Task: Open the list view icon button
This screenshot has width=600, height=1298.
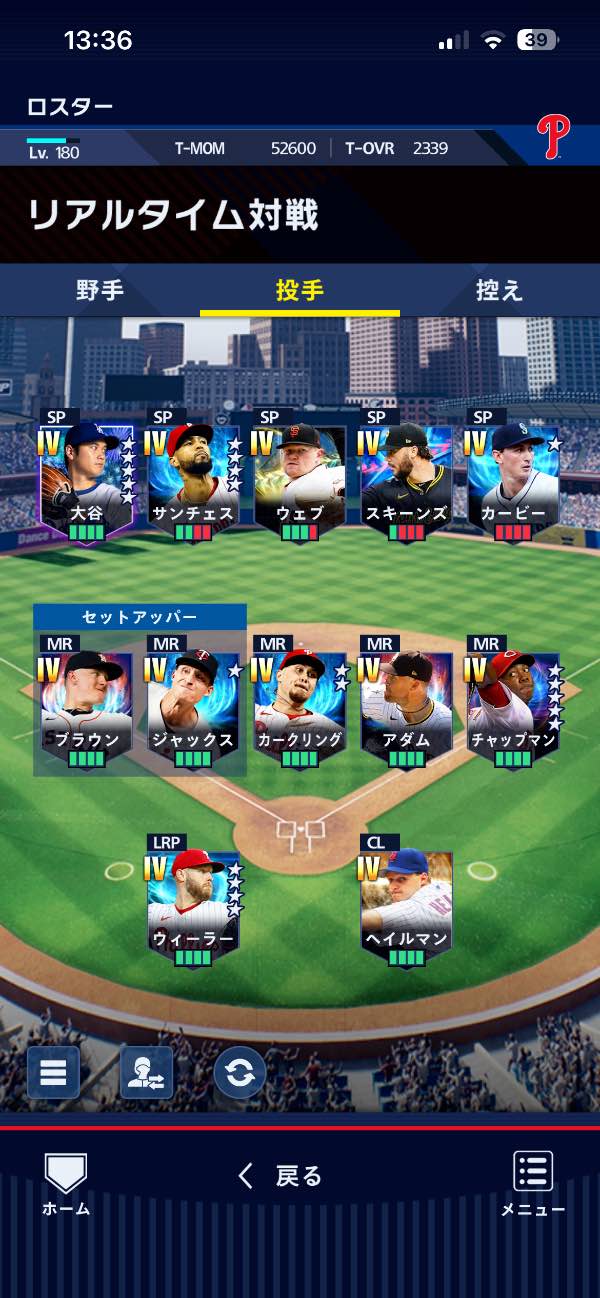Action: (53, 1073)
